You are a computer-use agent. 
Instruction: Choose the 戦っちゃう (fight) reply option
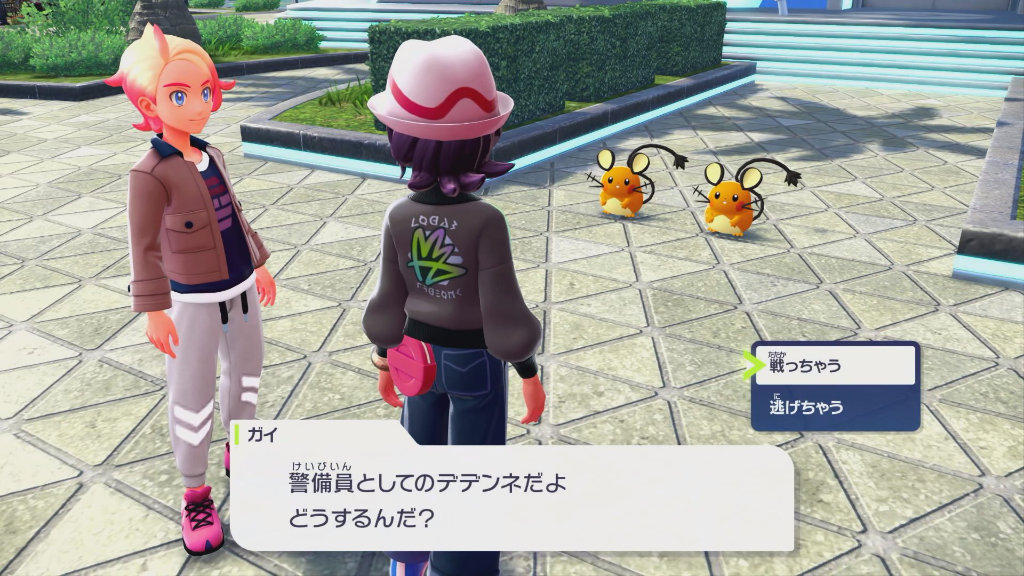pos(835,366)
